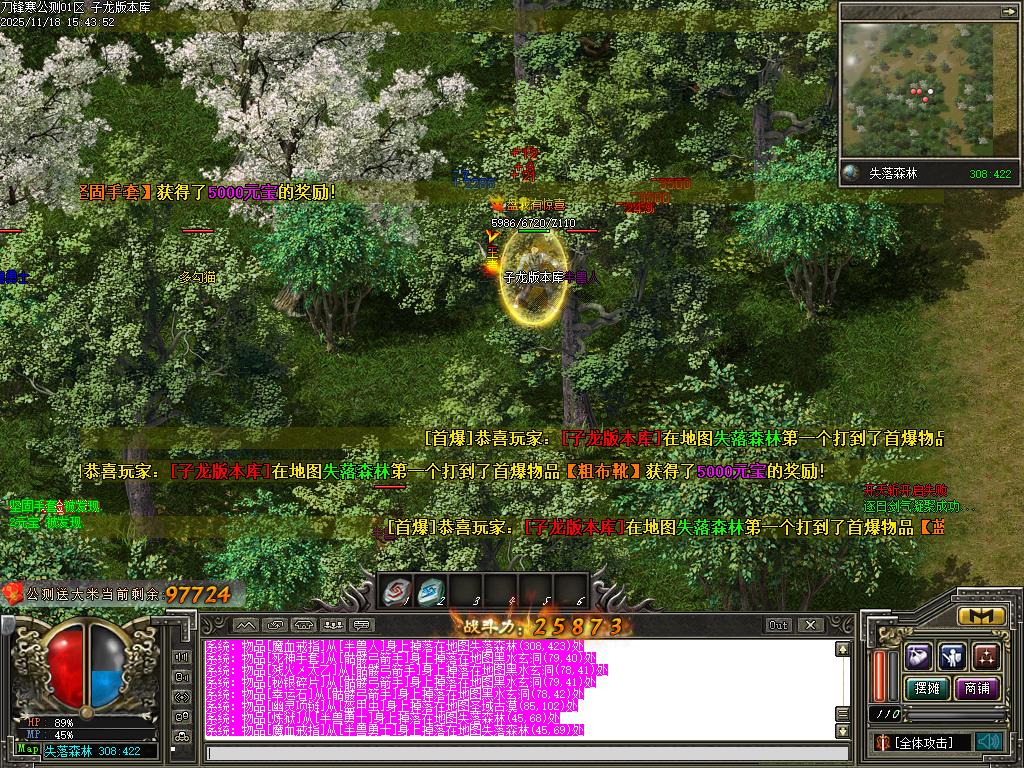Close the chat panel with the X button
The image size is (1024, 768).
pos(809,625)
